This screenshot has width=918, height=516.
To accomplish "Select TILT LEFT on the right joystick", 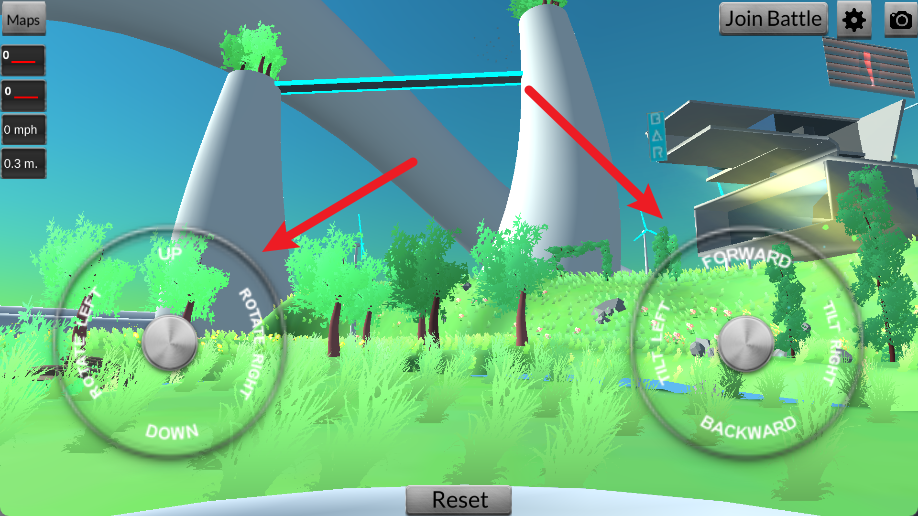I will tap(660, 342).
